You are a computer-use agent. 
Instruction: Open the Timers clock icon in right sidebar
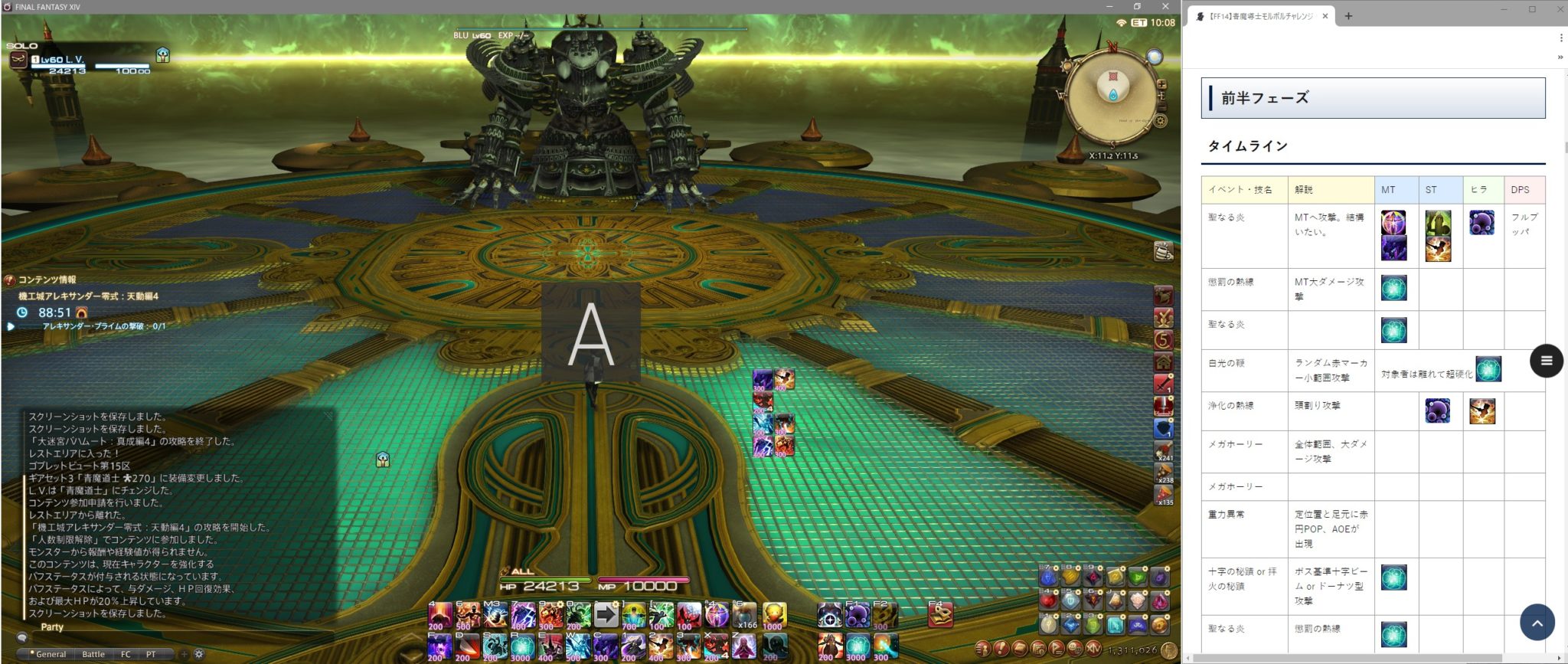[x=1165, y=339]
